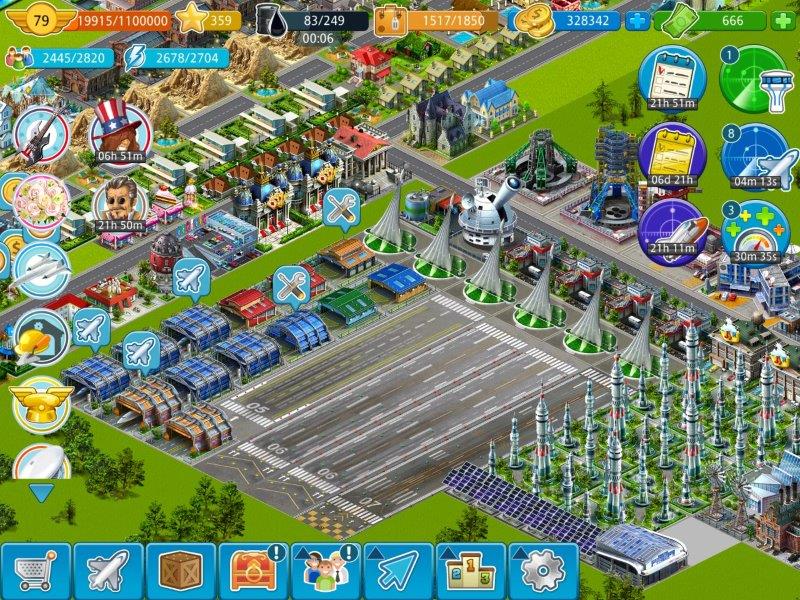Show the leaderboard podium rankings

(471, 571)
